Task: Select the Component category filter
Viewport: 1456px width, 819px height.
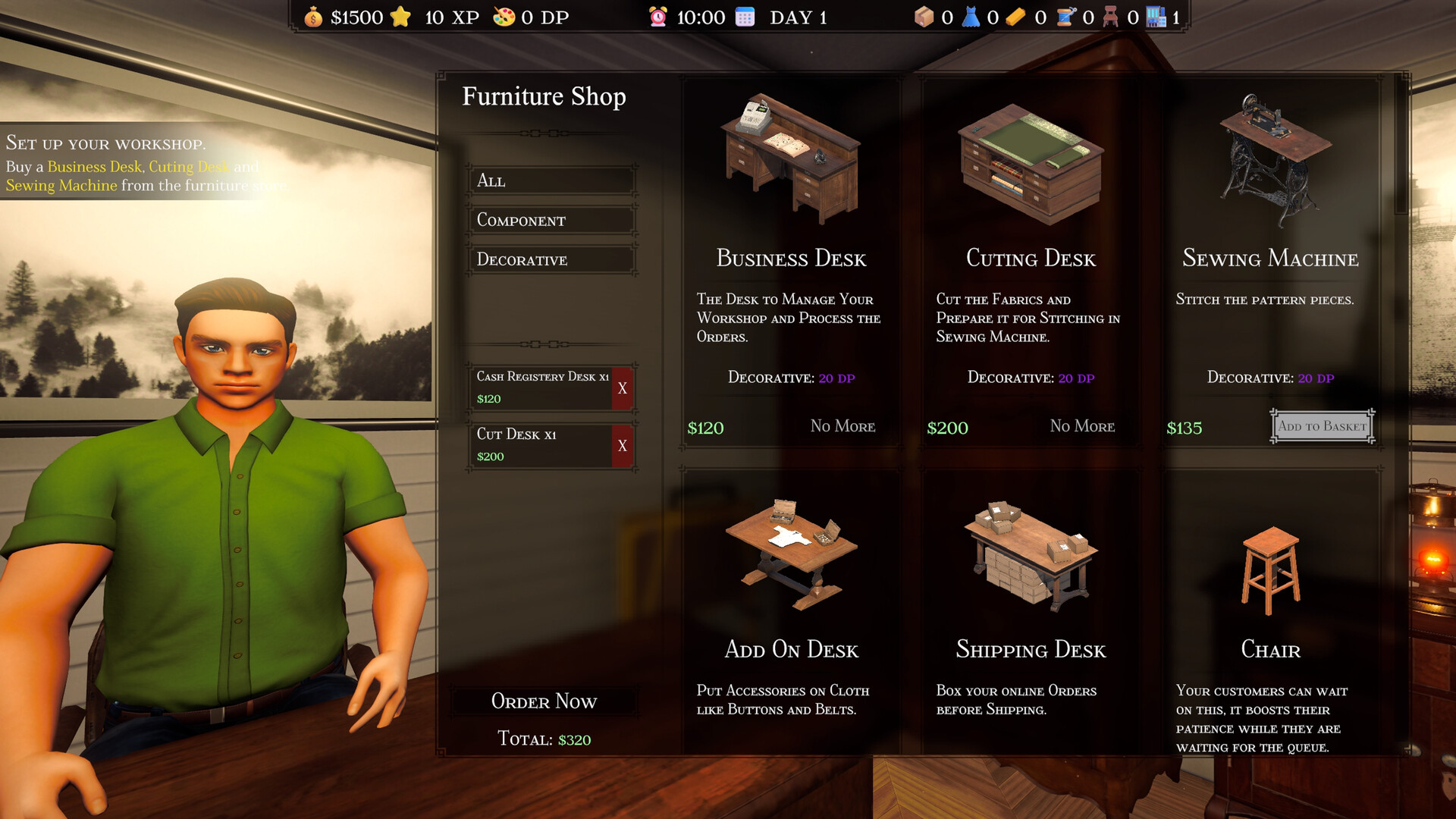Action: coord(551,221)
